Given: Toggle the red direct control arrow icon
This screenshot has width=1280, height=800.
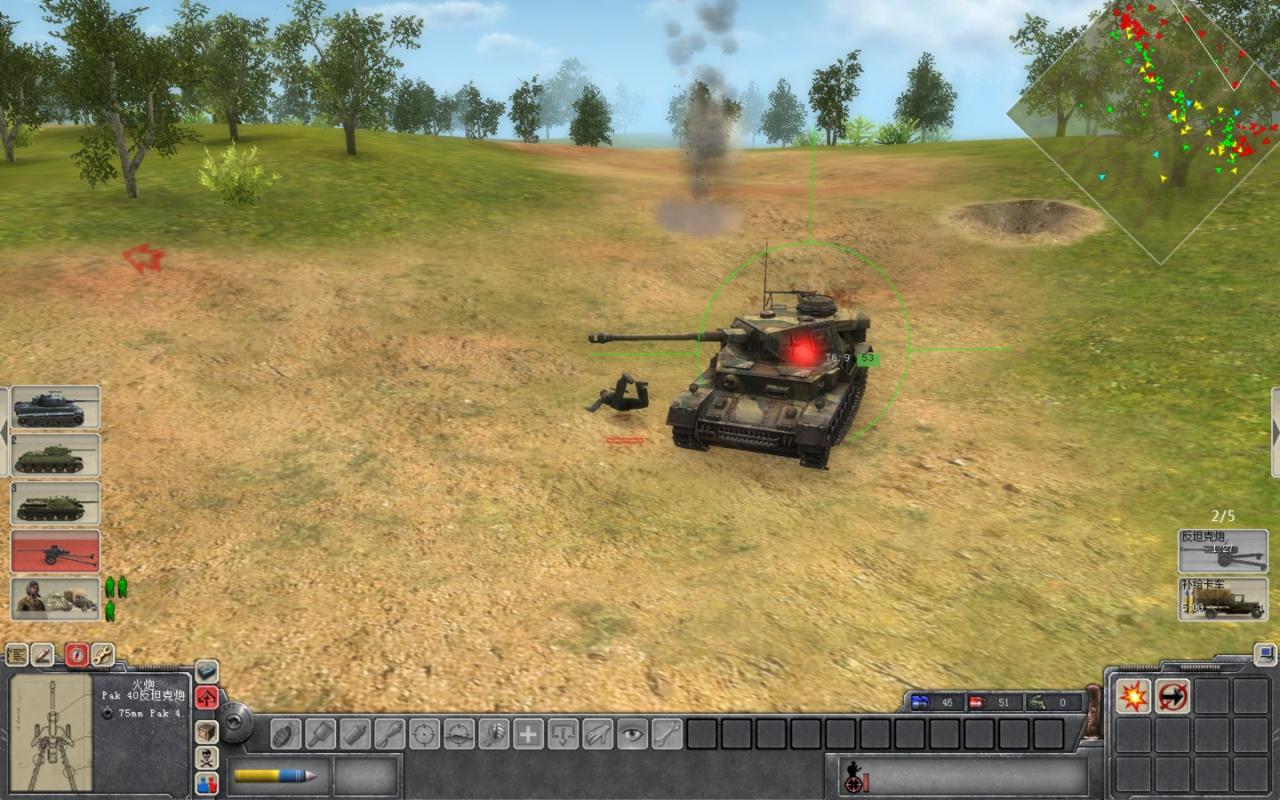Looking at the screenshot, I should pyautogui.click(x=207, y=698).
